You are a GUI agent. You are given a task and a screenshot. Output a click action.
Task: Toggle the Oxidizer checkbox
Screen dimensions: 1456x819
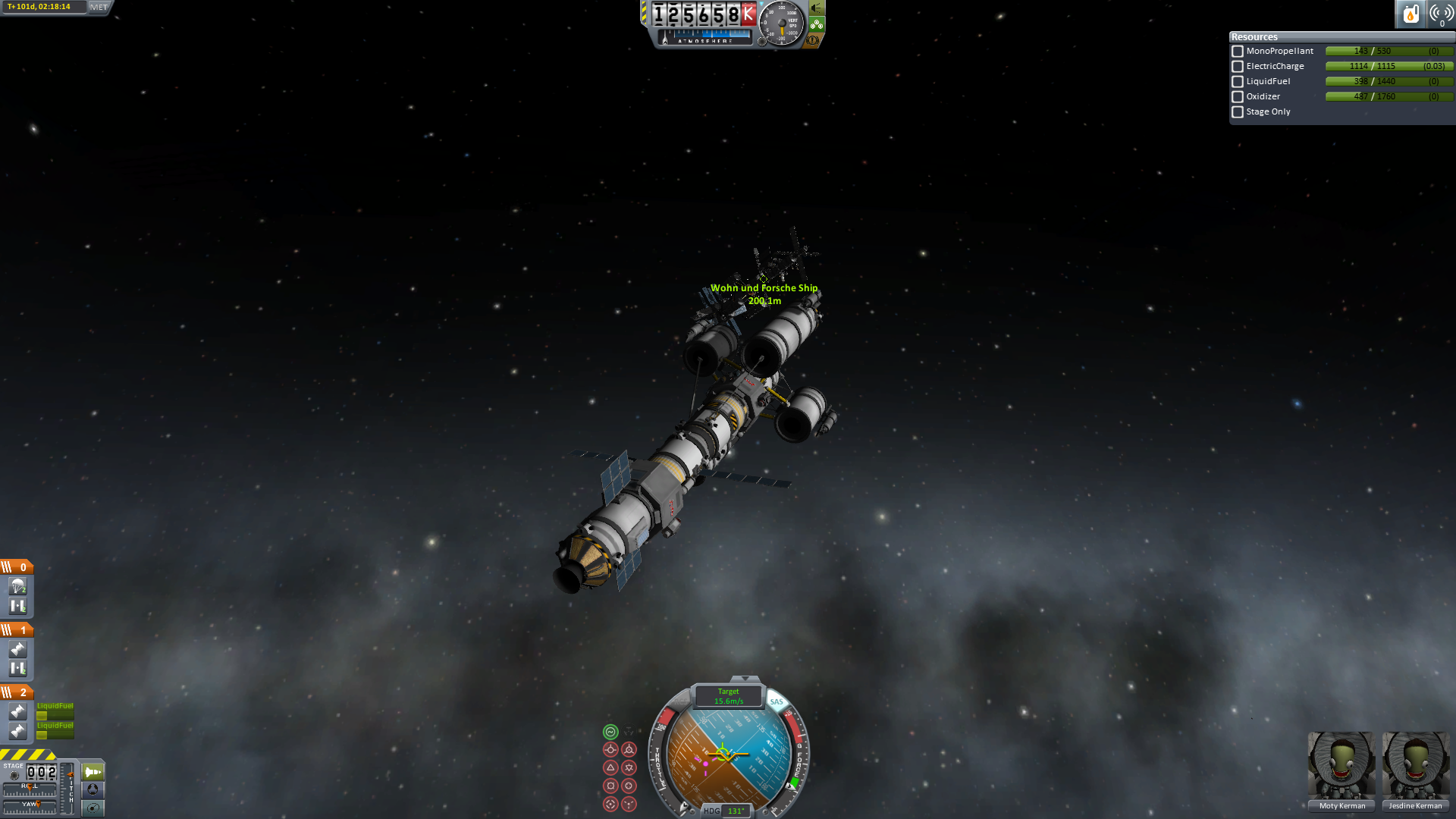1238,97
